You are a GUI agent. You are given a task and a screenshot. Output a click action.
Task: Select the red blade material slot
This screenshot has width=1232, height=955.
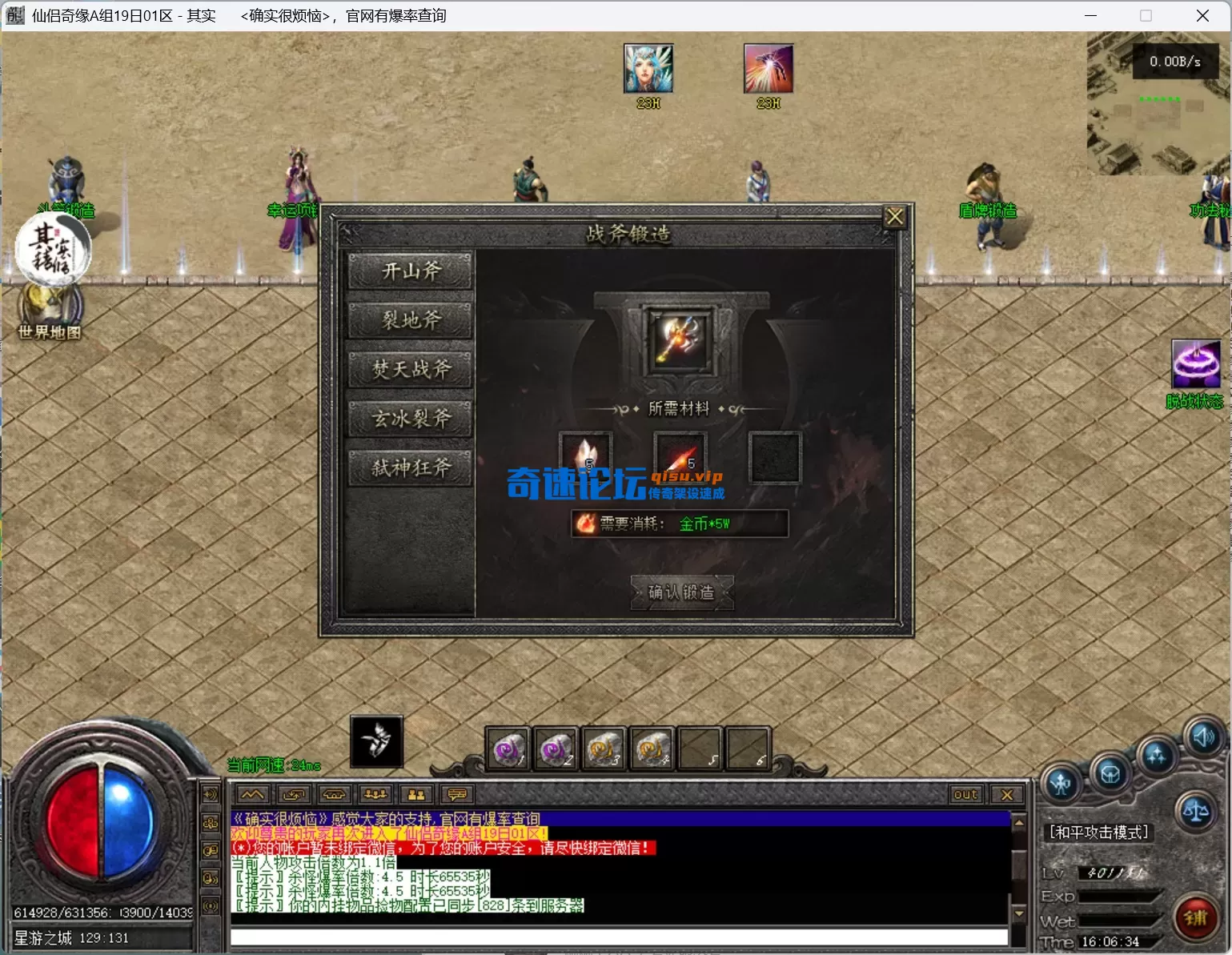click(x=680, y=456)
